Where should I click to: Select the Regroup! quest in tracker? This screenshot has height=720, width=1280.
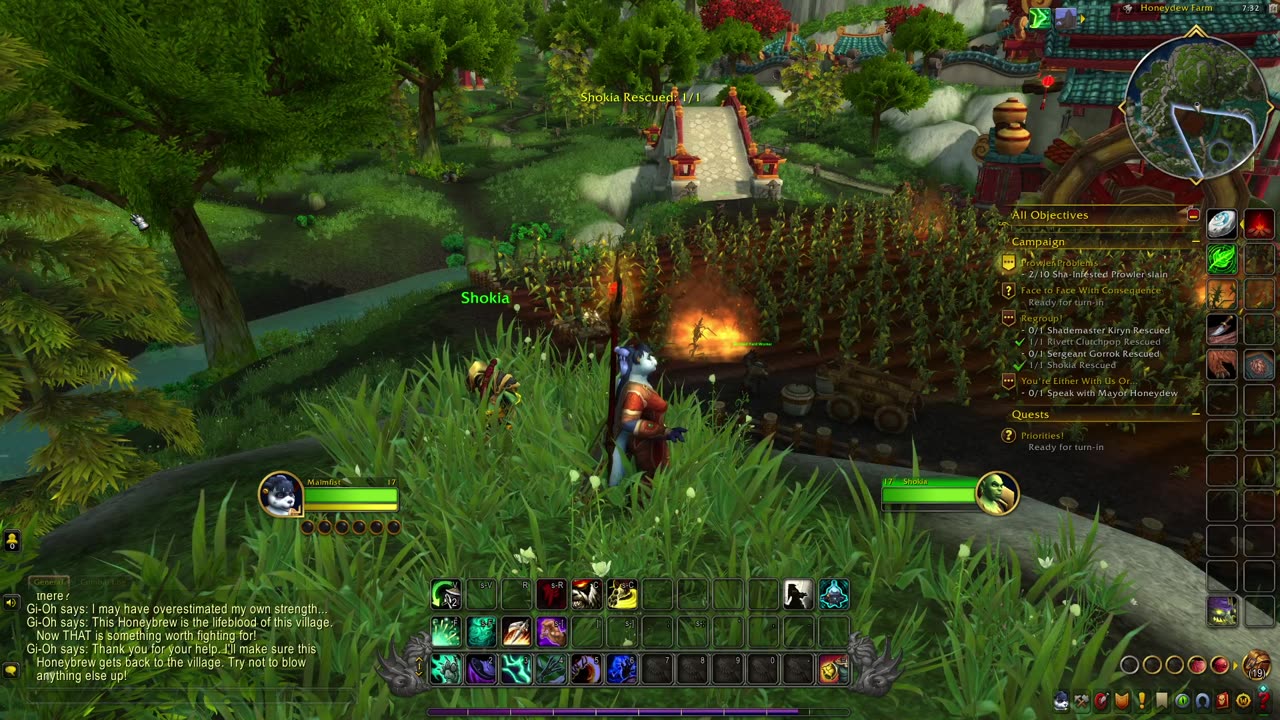click(1041, 318)
